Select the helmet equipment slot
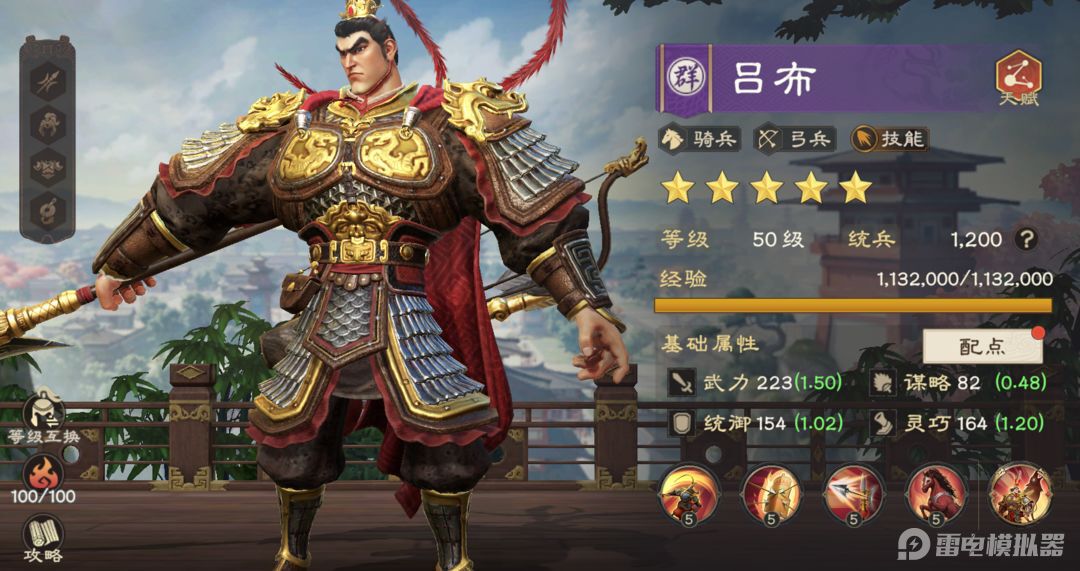 (x=46, y=124)
